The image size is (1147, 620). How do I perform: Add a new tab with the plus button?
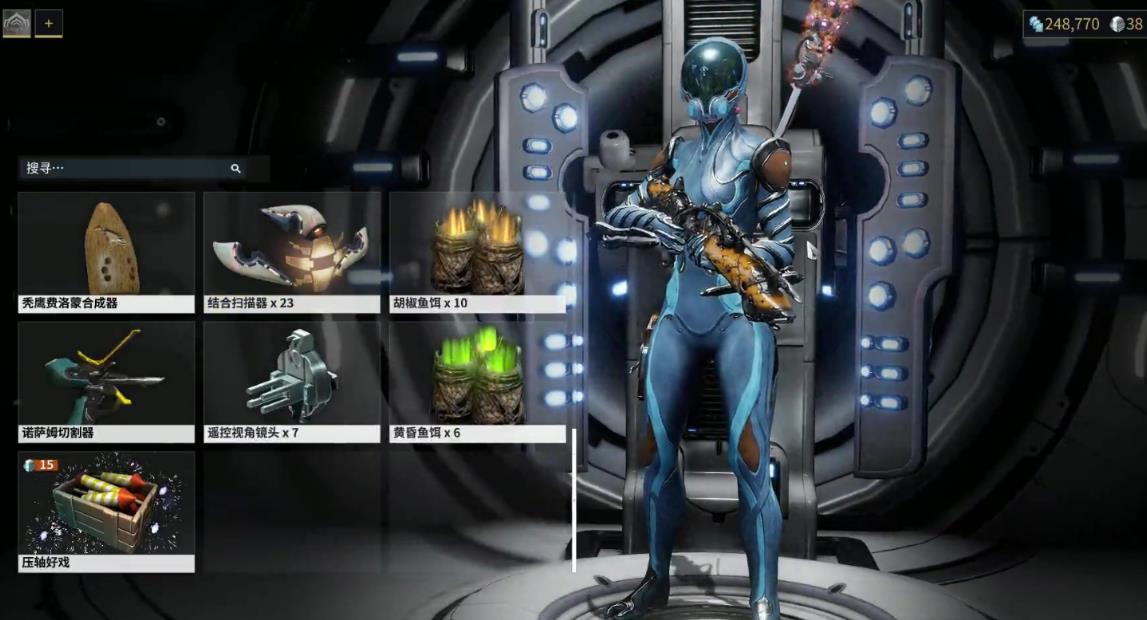pos(49,23)
